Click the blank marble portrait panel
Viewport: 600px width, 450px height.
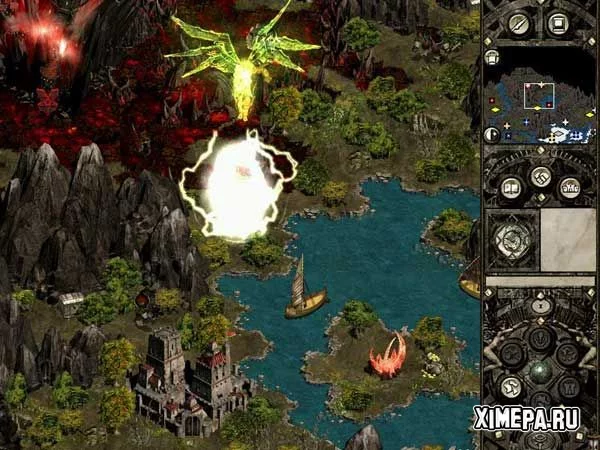coord(567,240)
